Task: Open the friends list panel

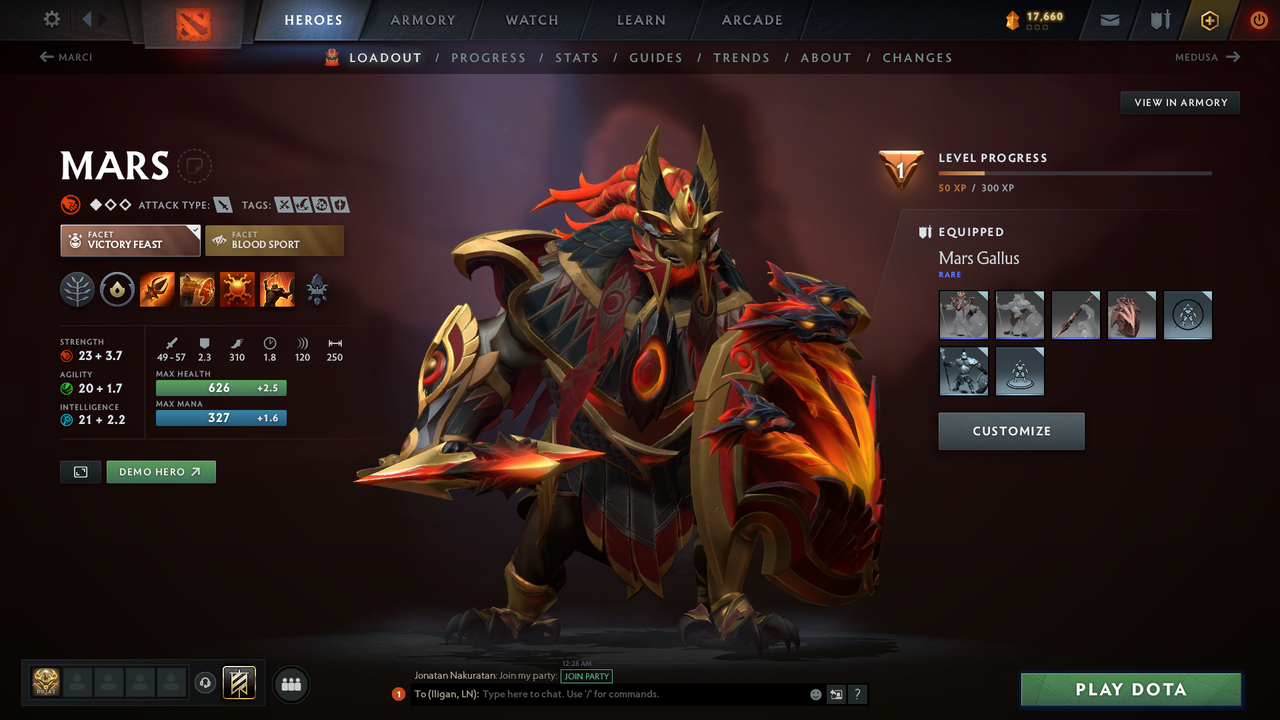Action: tap(290, 684)
